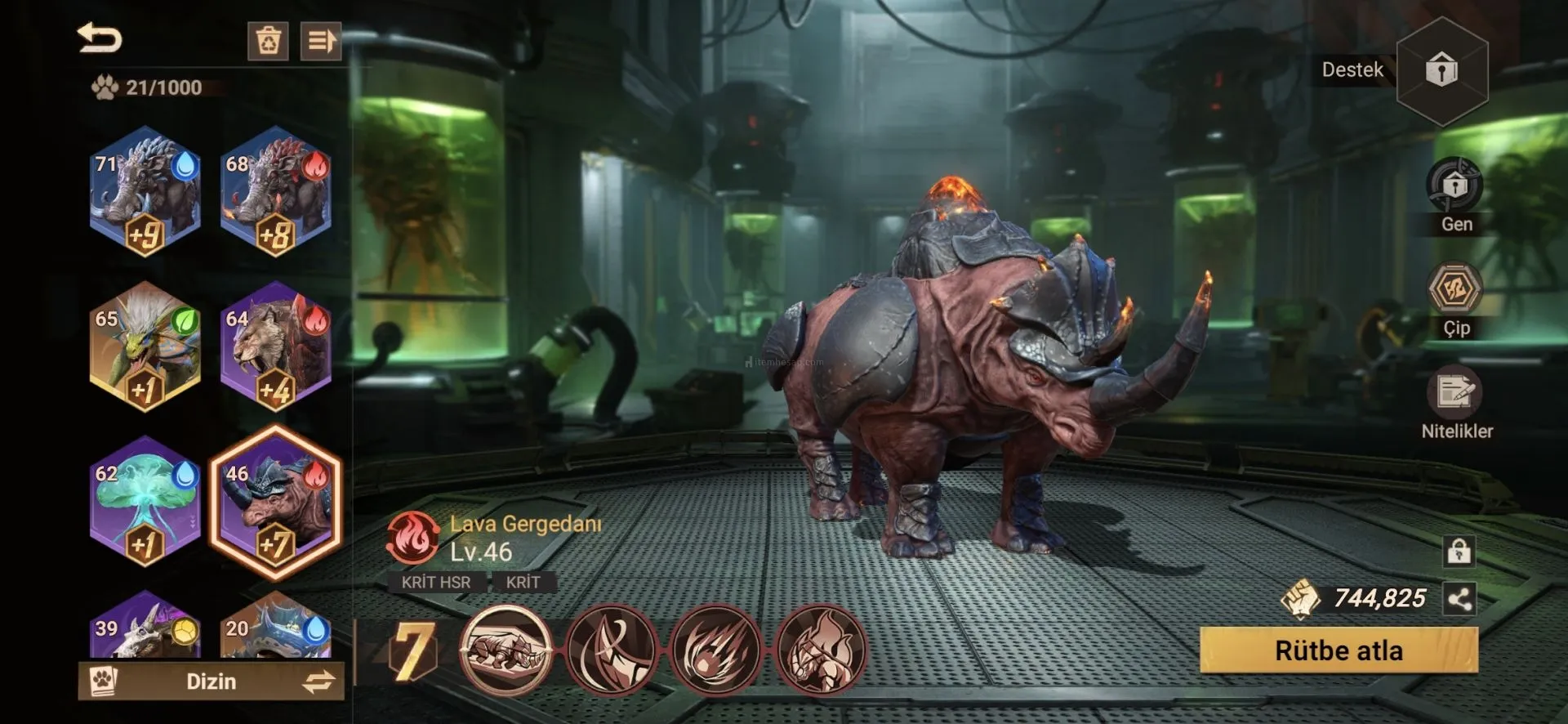The width and height of the screenshot is (1568, 724).
Task: Click the Rütbe atla button
Action: click(1339, 650)
